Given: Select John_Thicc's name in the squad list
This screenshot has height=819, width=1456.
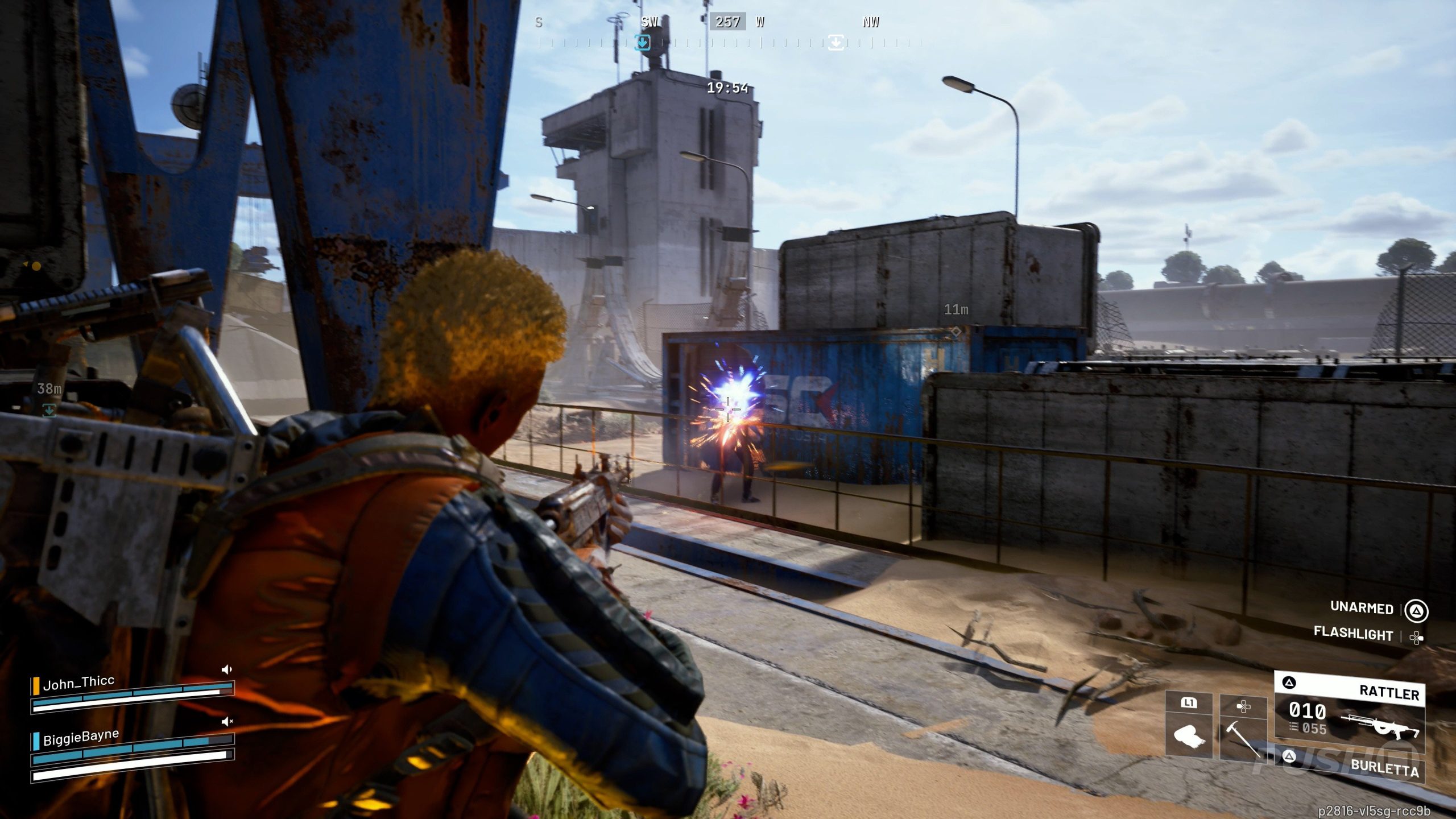Looking at the screenshot, I should pyautogui.click(x=78, y=682).
